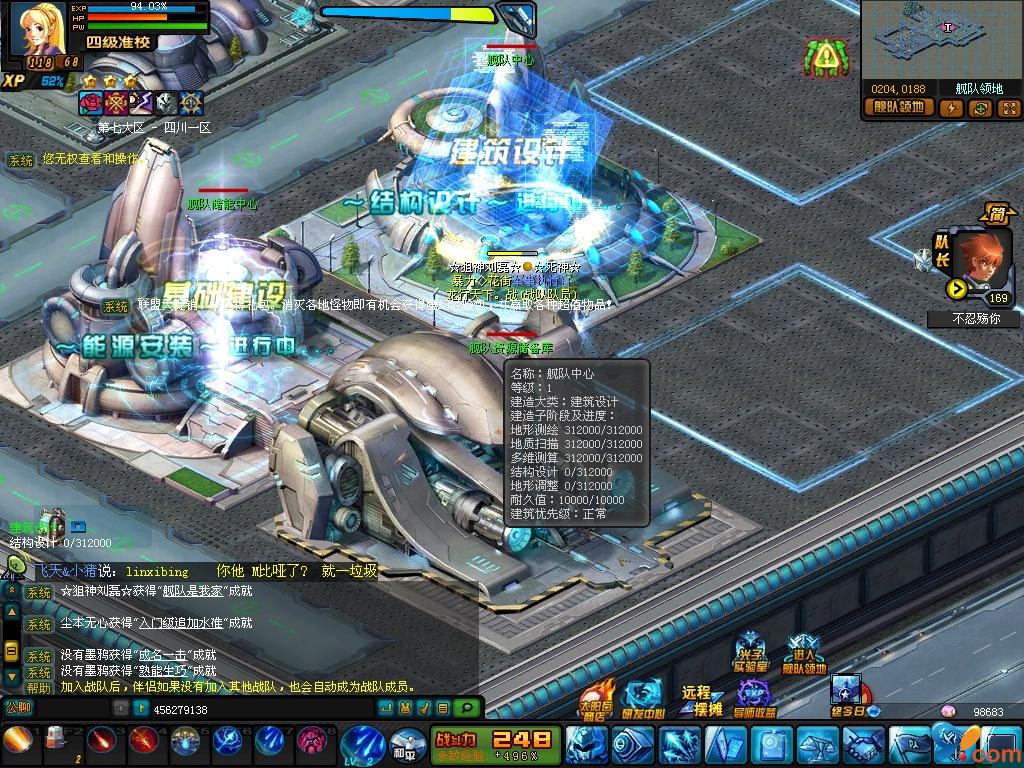Click the green magnifier button beside chat

(465, 708)
